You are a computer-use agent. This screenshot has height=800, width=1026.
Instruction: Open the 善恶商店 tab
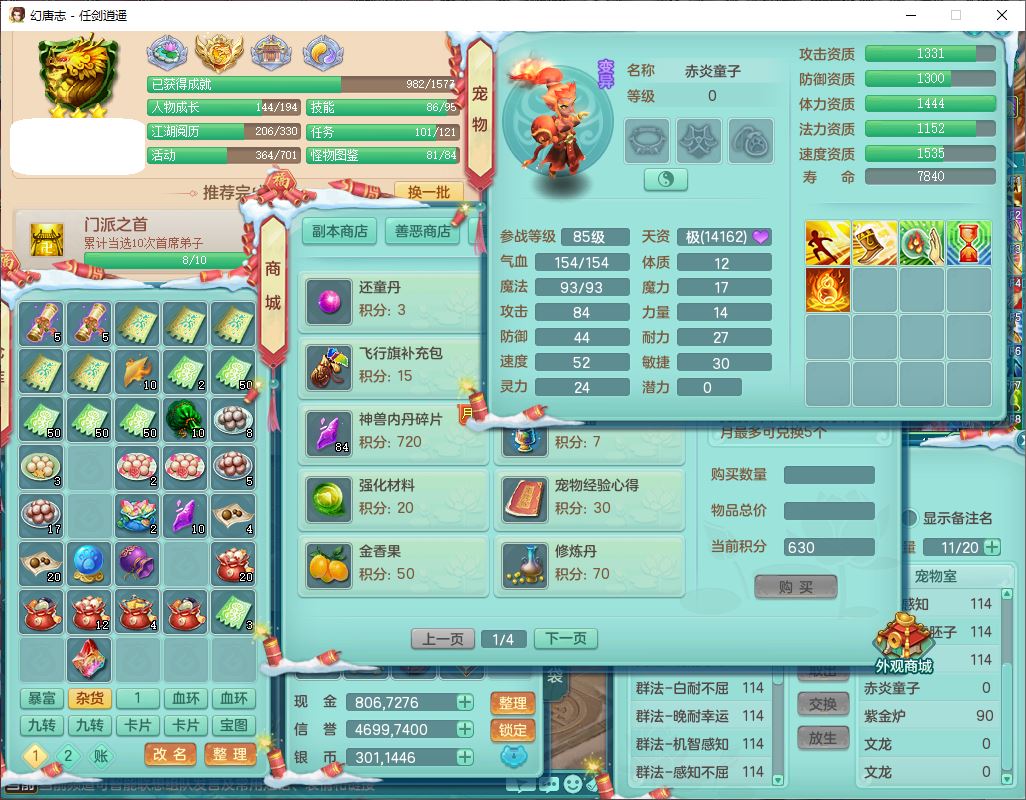click(422, 231)
